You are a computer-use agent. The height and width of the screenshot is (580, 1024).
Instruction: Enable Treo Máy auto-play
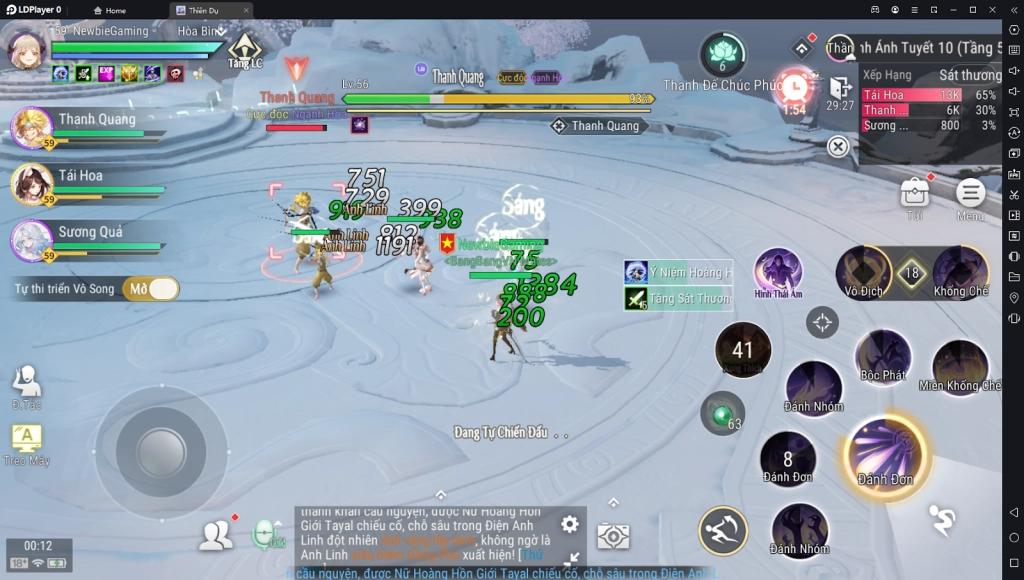click(26, 440)
